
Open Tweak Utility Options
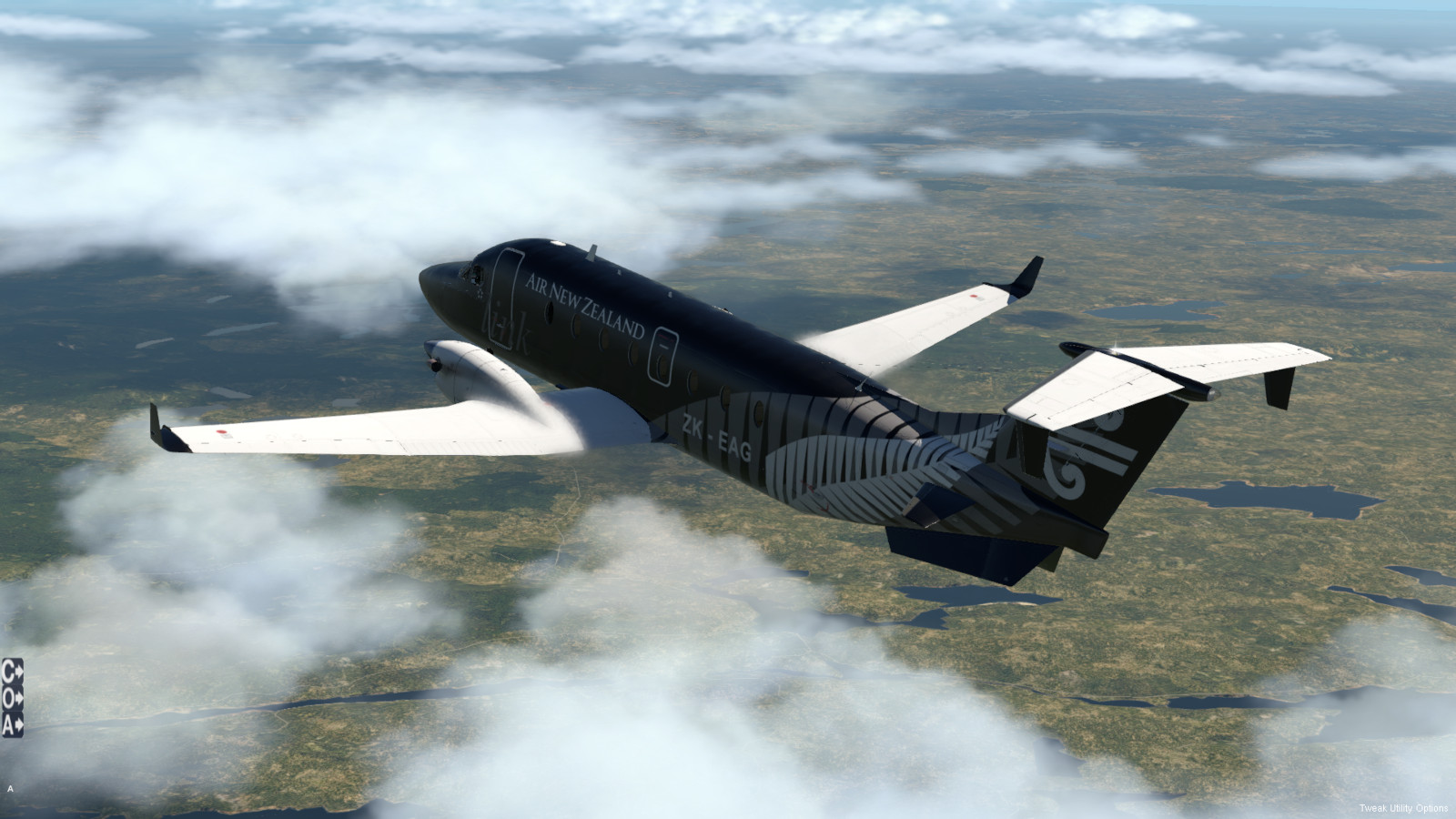[x=1403, y=808]
